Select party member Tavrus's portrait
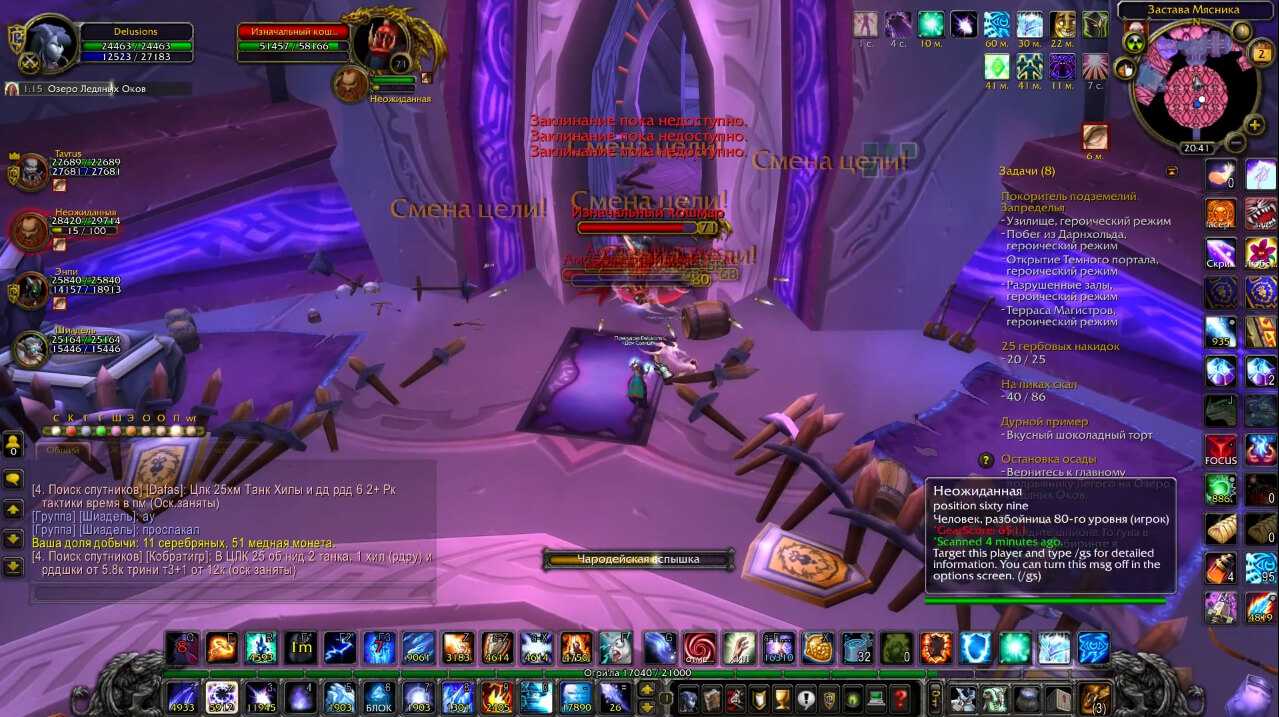 [x=28, y=172]
